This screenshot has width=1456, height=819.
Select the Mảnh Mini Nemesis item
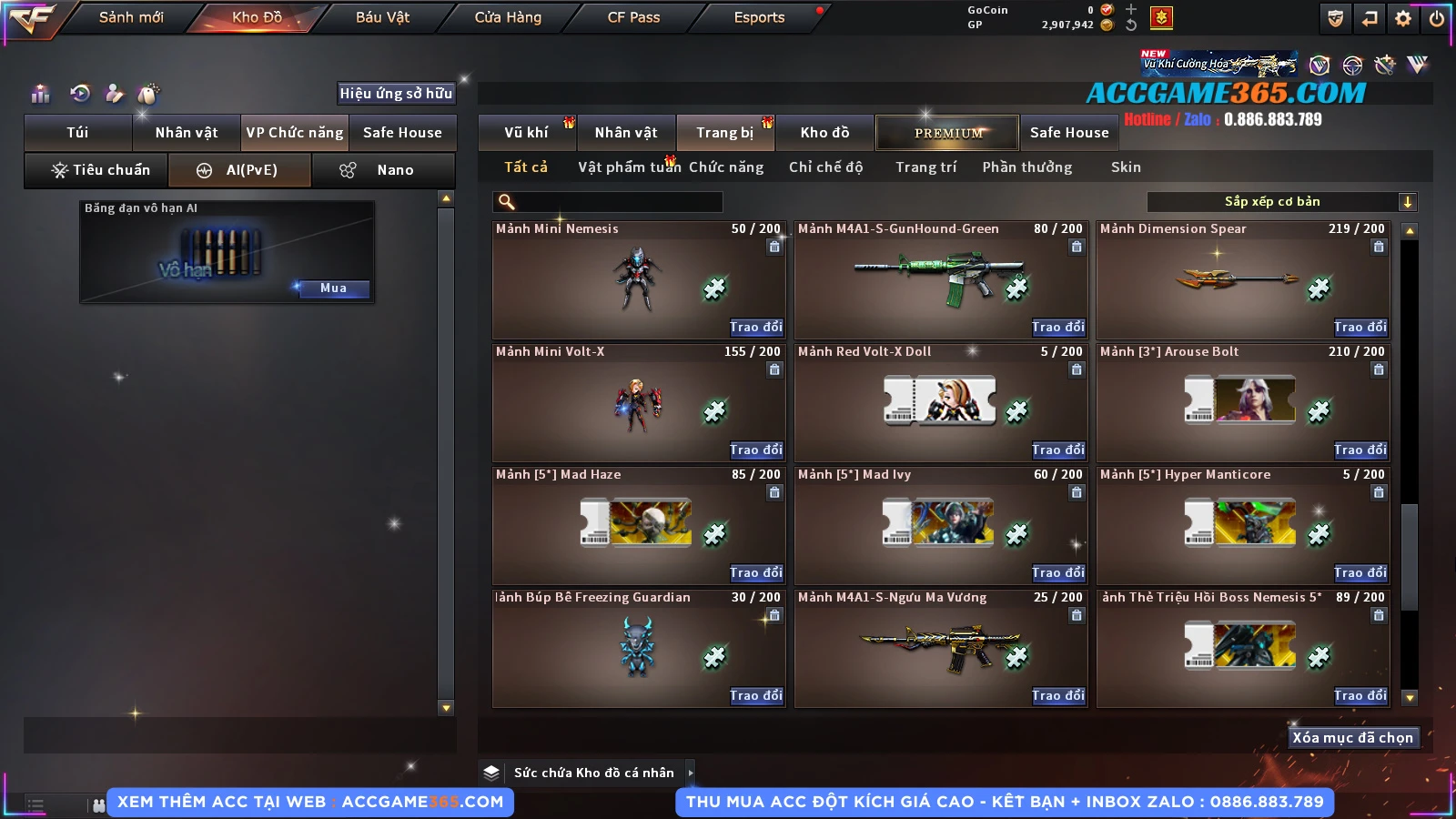tap(637, 279)
